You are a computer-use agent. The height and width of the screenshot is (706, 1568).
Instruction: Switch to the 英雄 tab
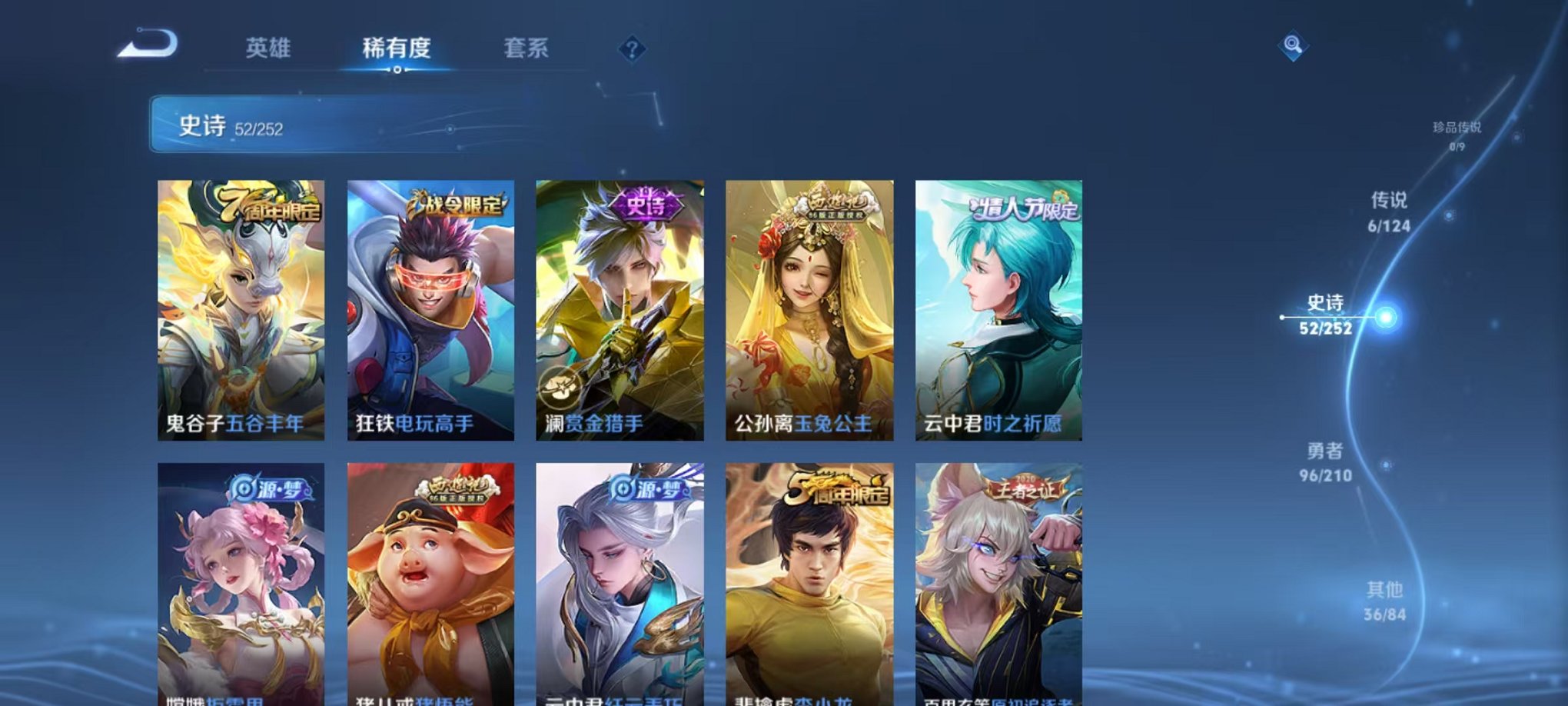(267, 48)
